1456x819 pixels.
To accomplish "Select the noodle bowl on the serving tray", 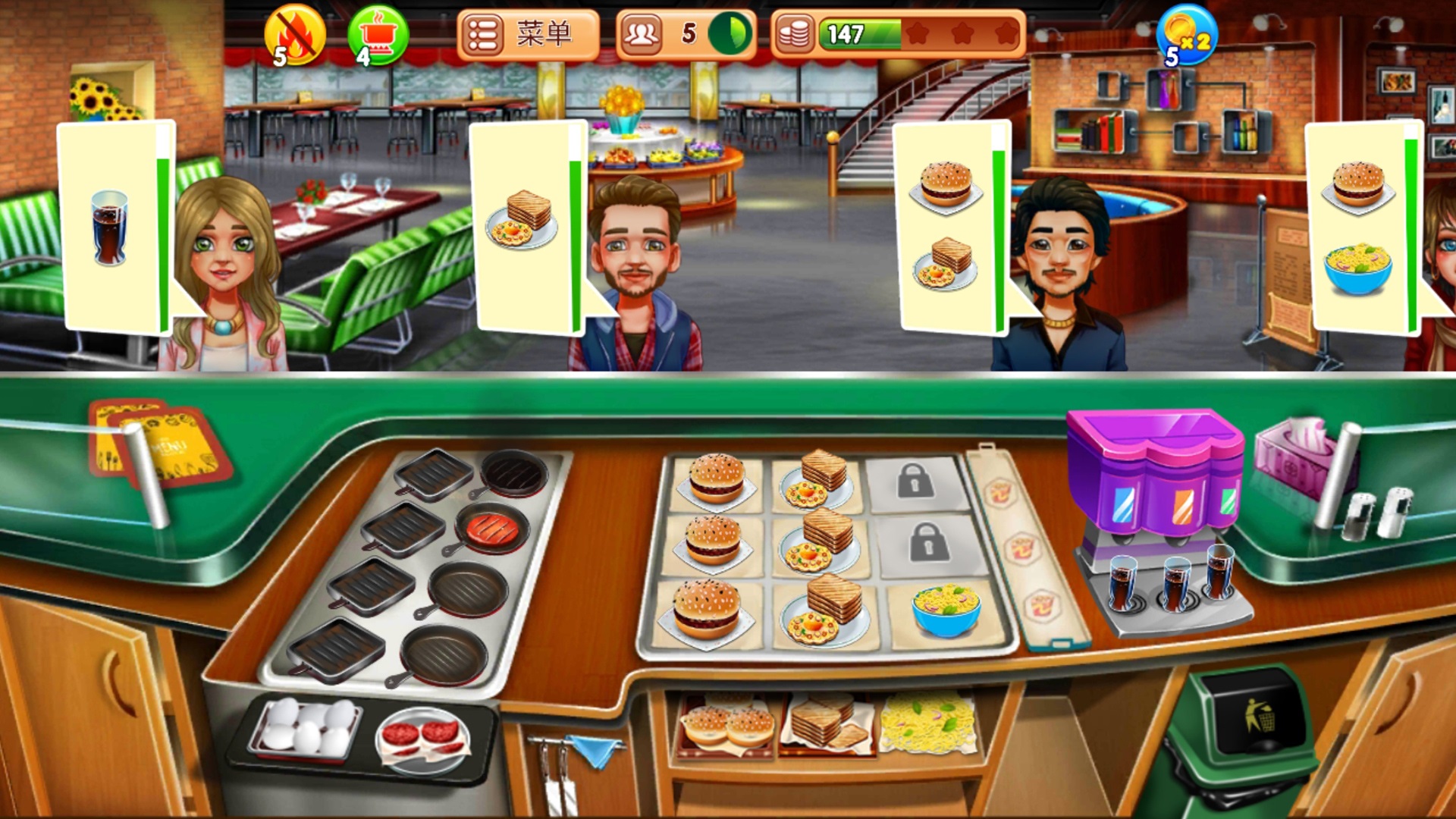I will (946, 609).
